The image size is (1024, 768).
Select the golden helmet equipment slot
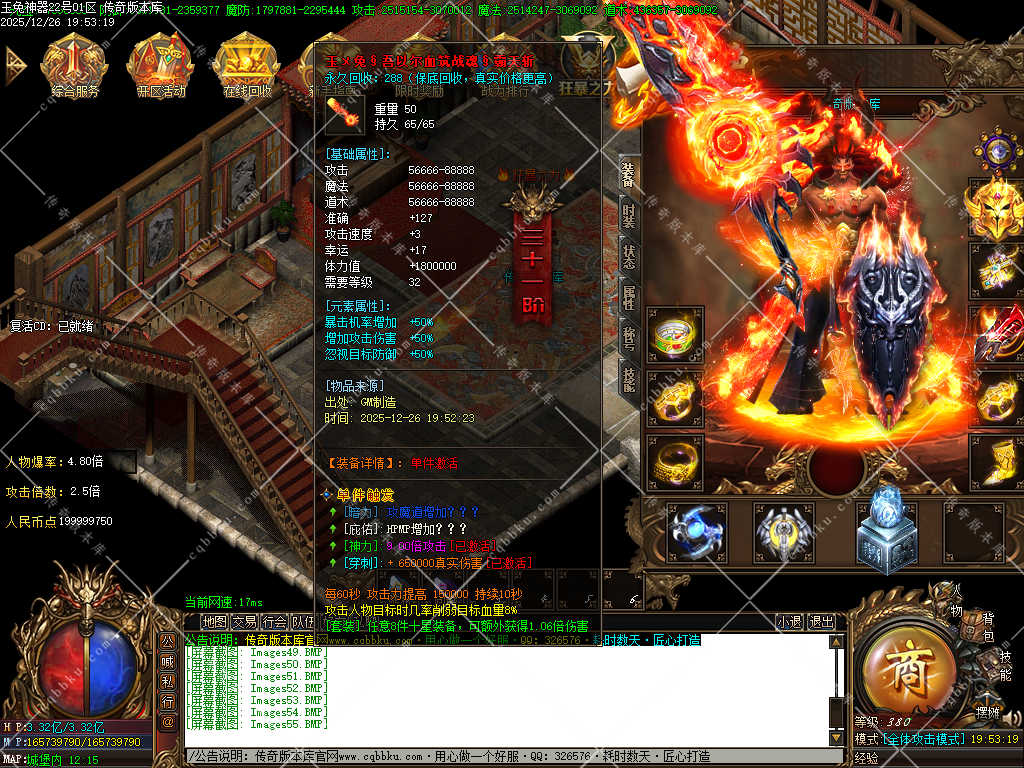(x=996, y=208)
